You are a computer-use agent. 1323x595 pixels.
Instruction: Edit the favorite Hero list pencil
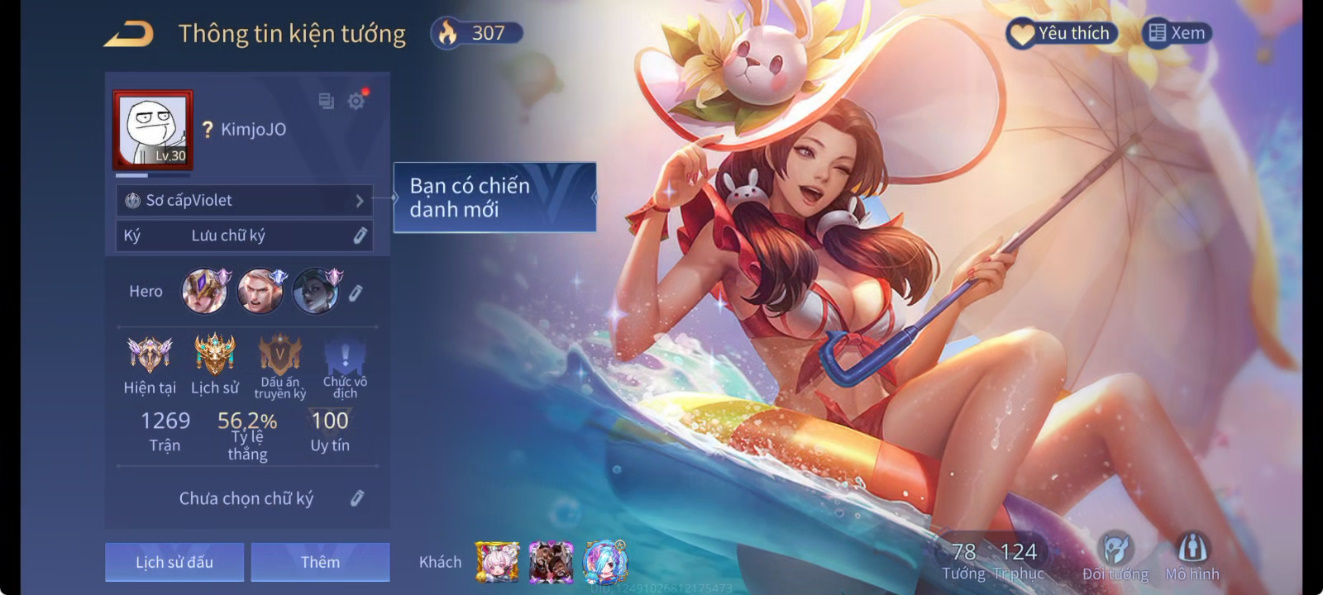point(355,292)
